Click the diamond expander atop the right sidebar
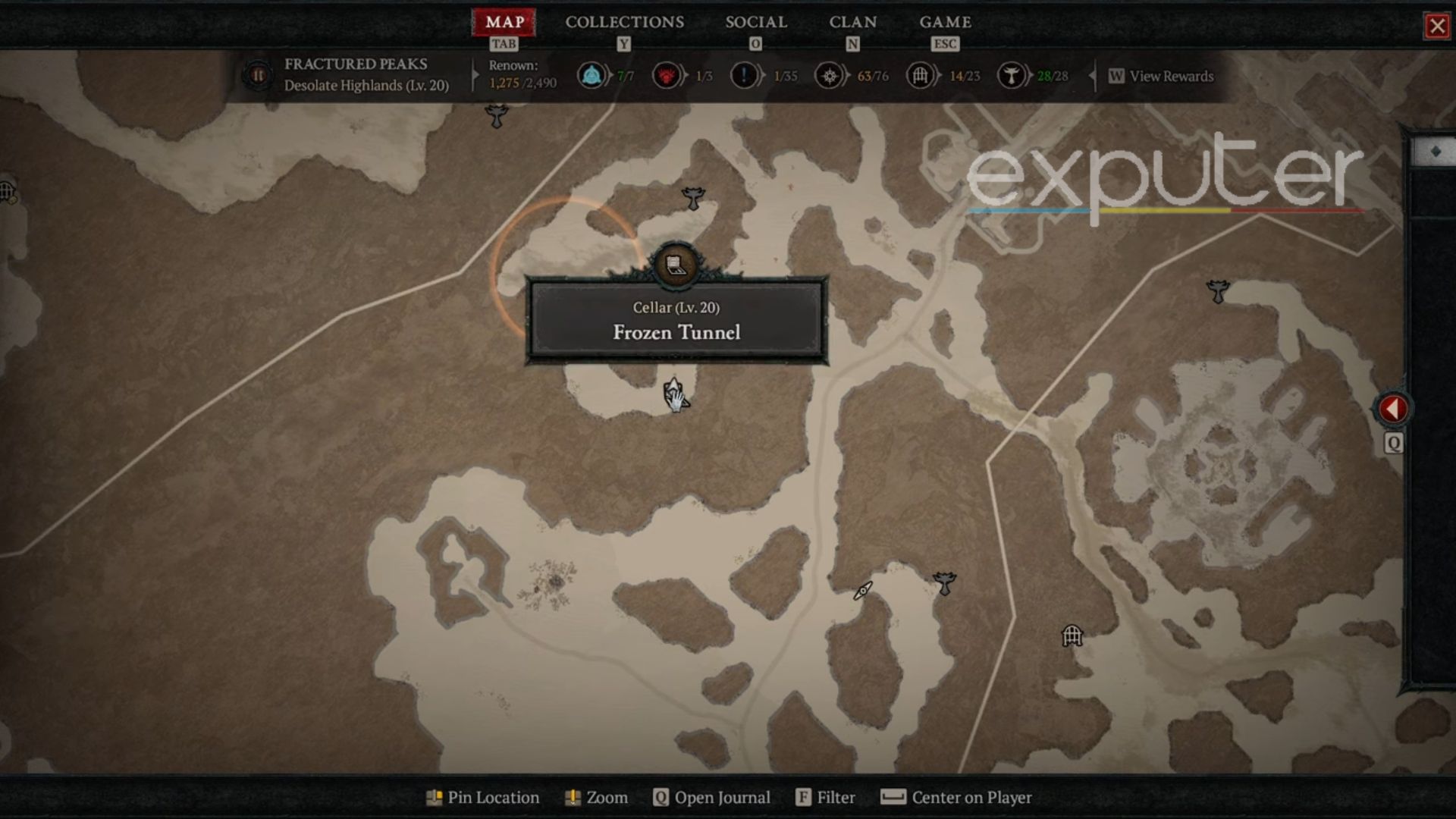Screen dimensions: 1456x819 (1436, 149)
